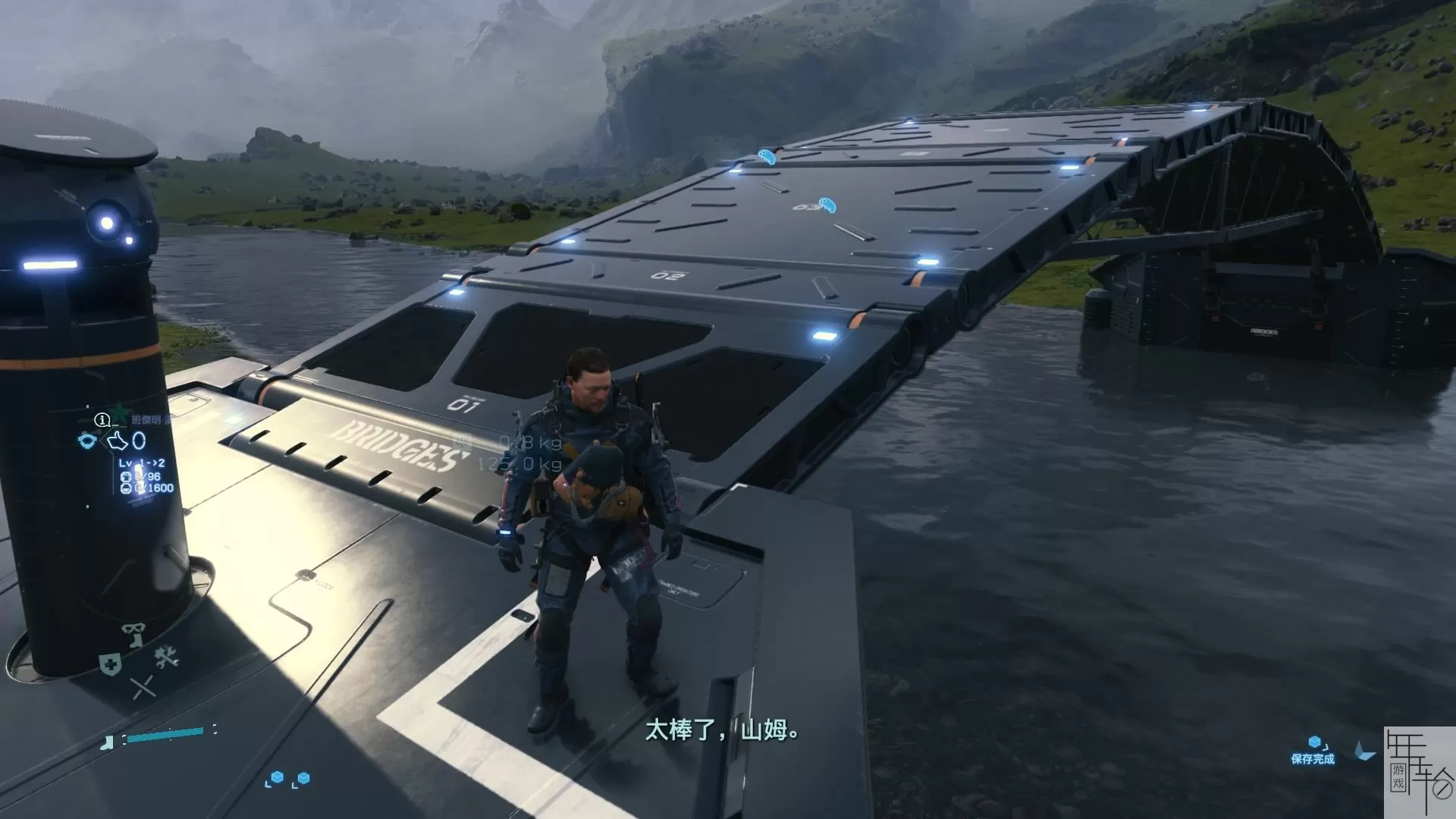Click the channel watermark logo

[1419, 772]
